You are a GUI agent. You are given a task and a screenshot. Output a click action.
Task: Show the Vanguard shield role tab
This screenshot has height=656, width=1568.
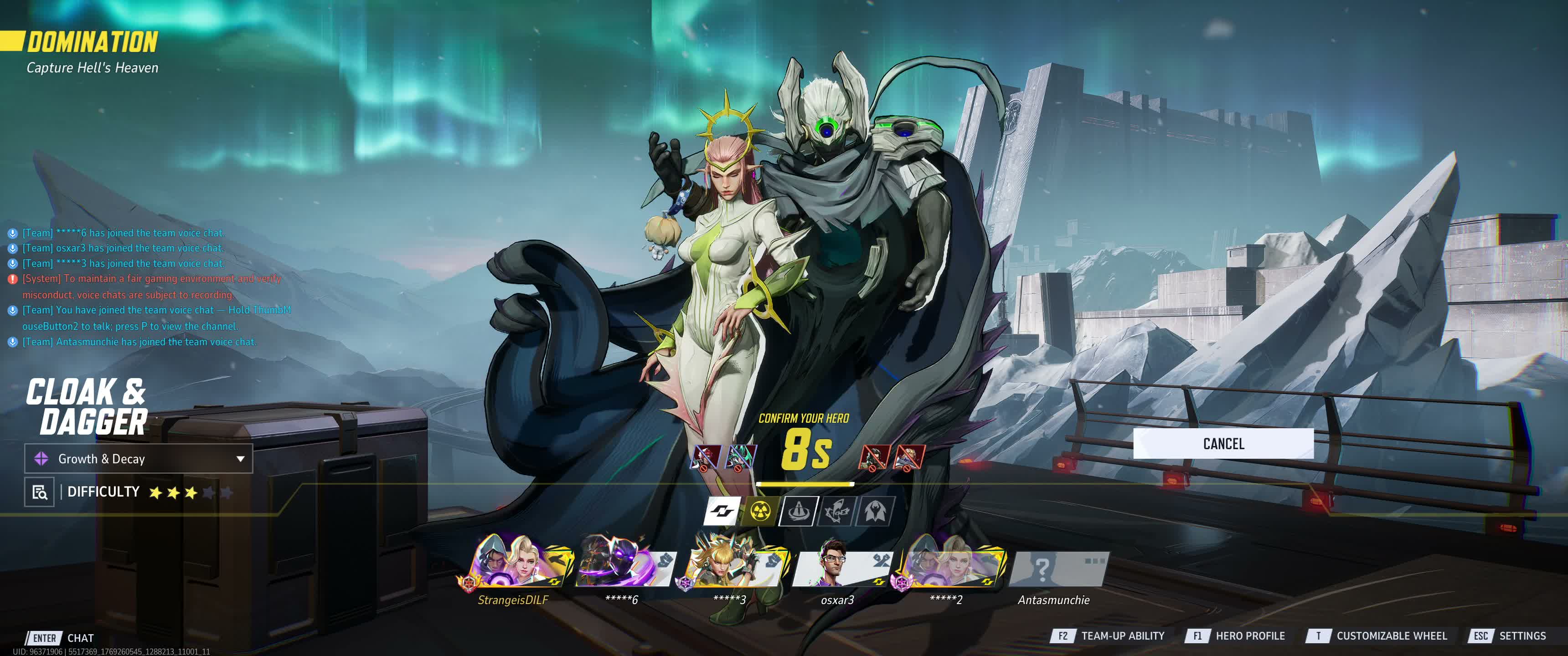tap(798, 511)
